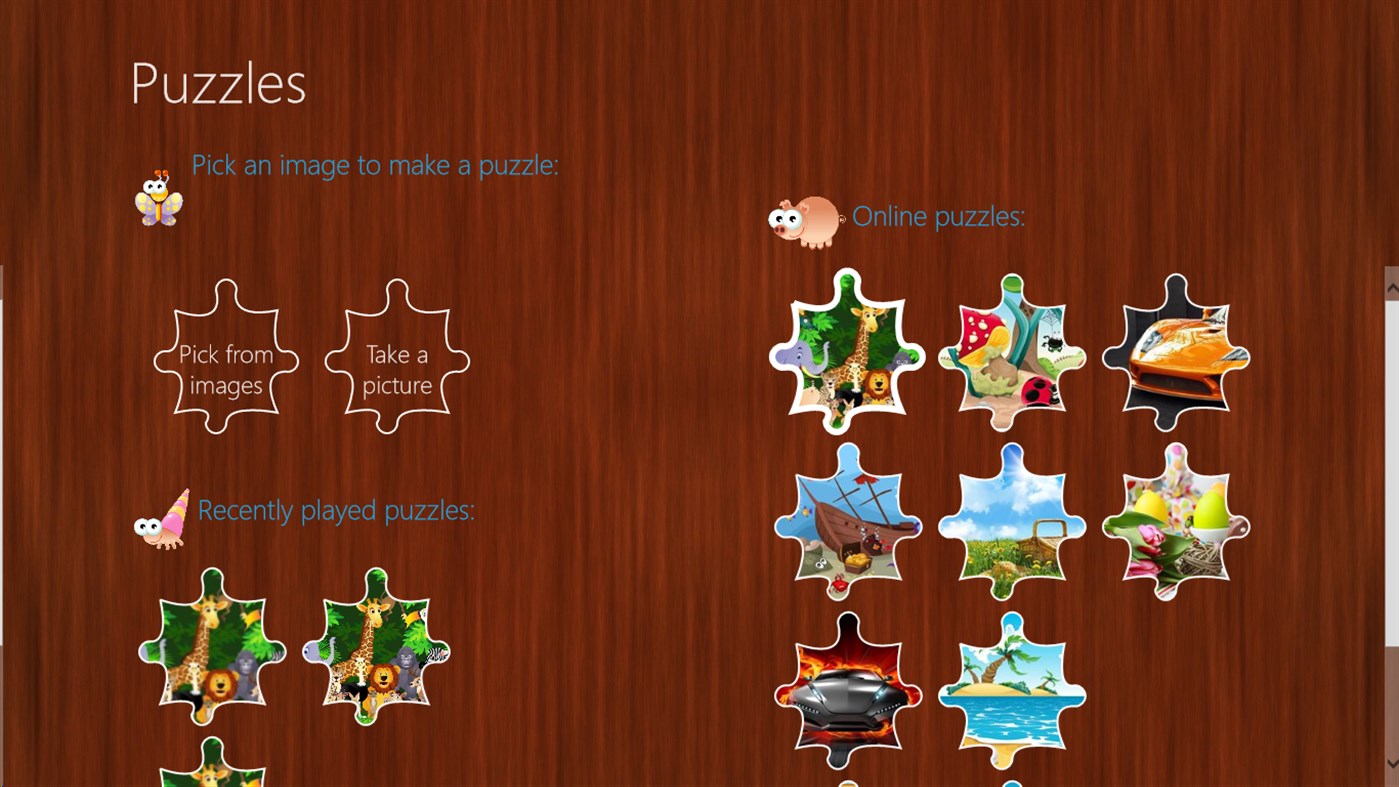The width and height of the screenshot is (1399, 787).
Task: Click the Online puzzles heading text
Action: tap(937, 216)
